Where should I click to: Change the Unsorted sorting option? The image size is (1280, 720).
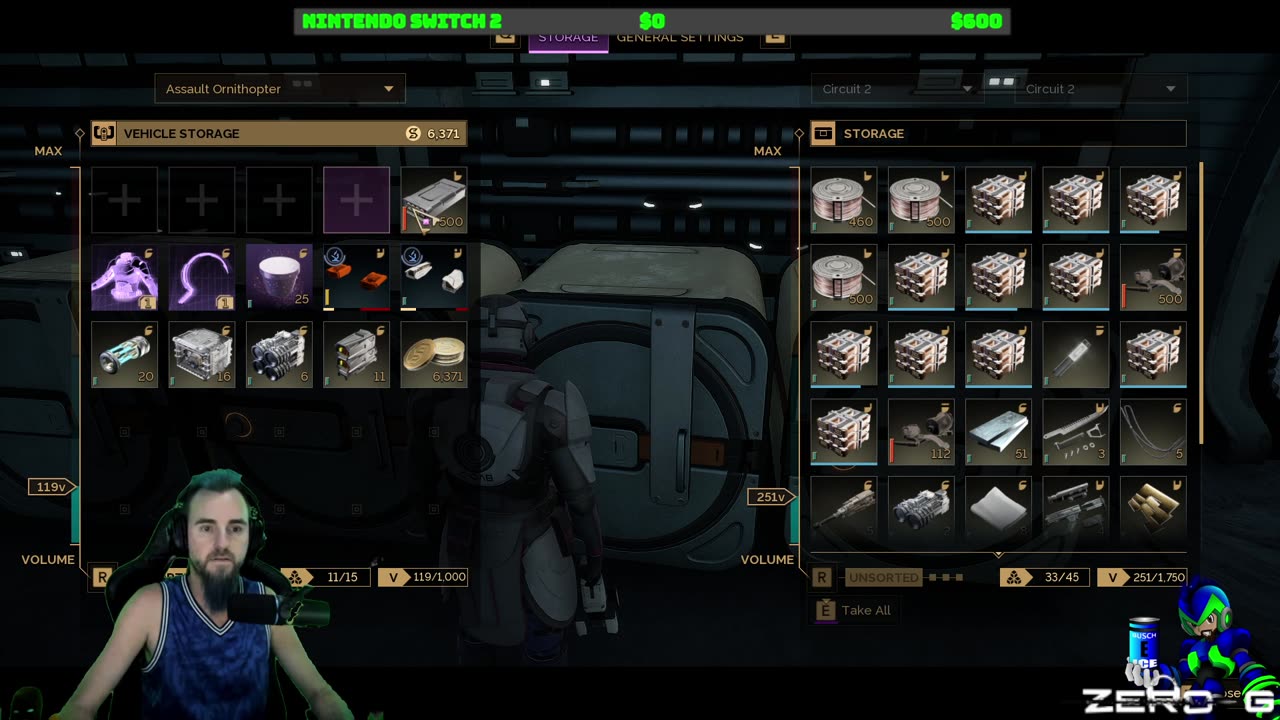coord(883,577)
